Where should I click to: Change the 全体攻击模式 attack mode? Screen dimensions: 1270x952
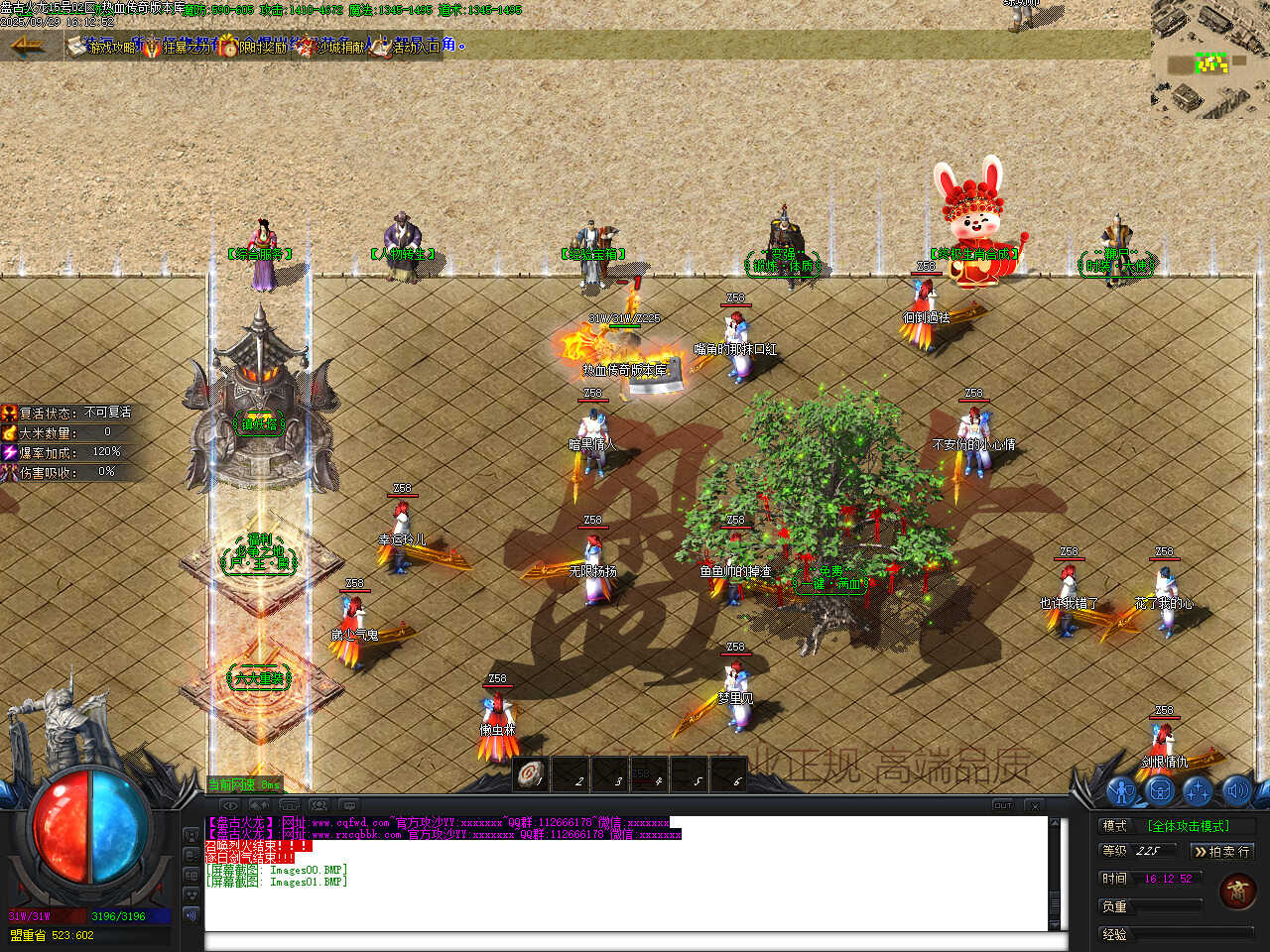1188,826
